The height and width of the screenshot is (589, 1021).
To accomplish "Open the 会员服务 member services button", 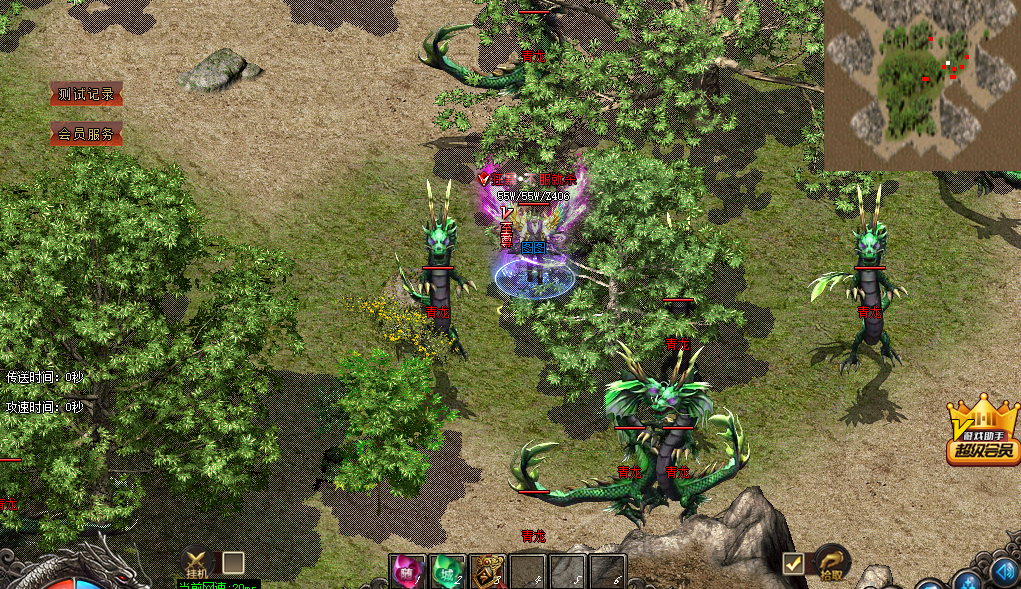I will (x=86, y=134).
